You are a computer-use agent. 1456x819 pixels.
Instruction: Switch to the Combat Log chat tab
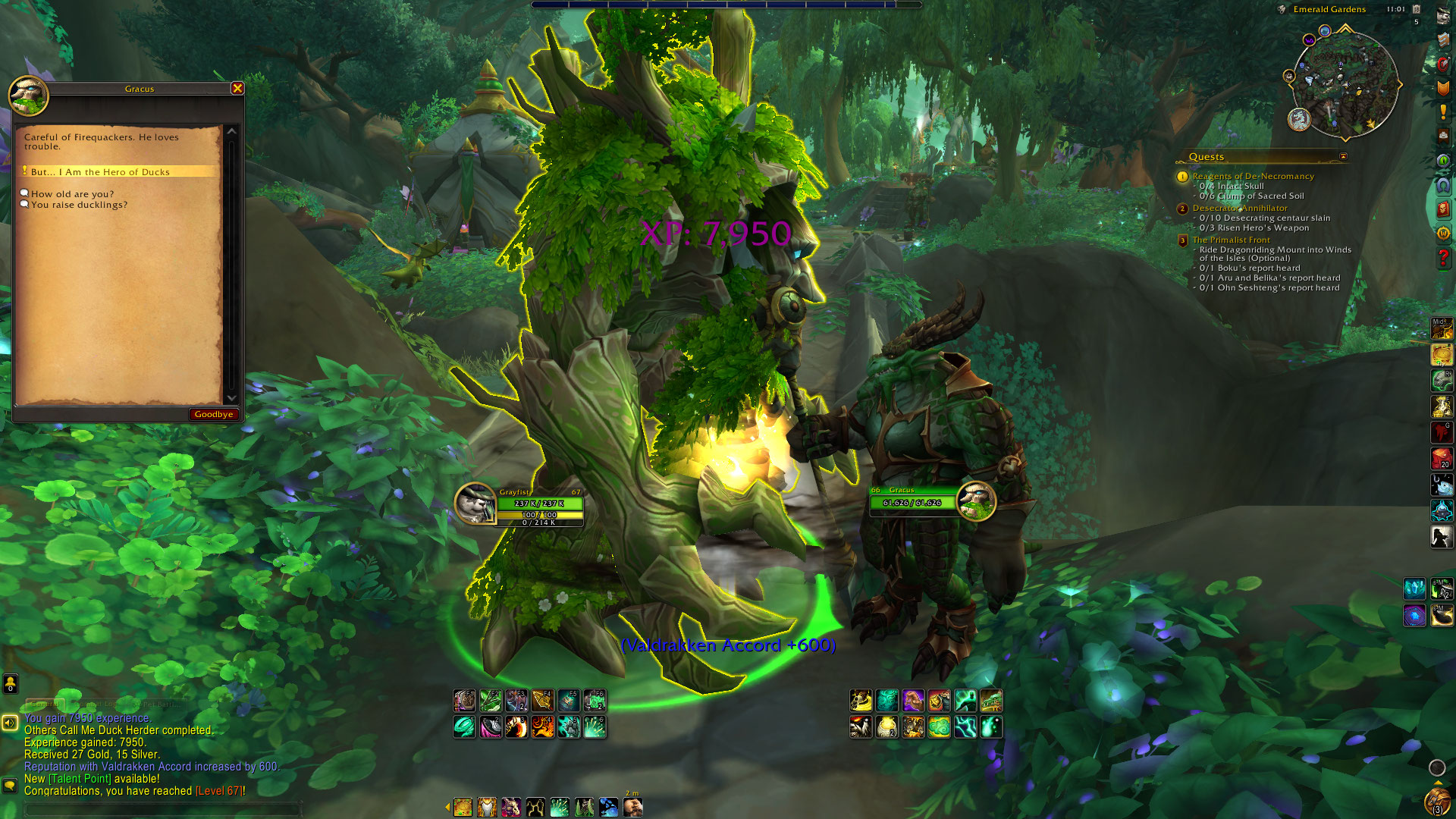pyautogui.click(x=99, y=704)
